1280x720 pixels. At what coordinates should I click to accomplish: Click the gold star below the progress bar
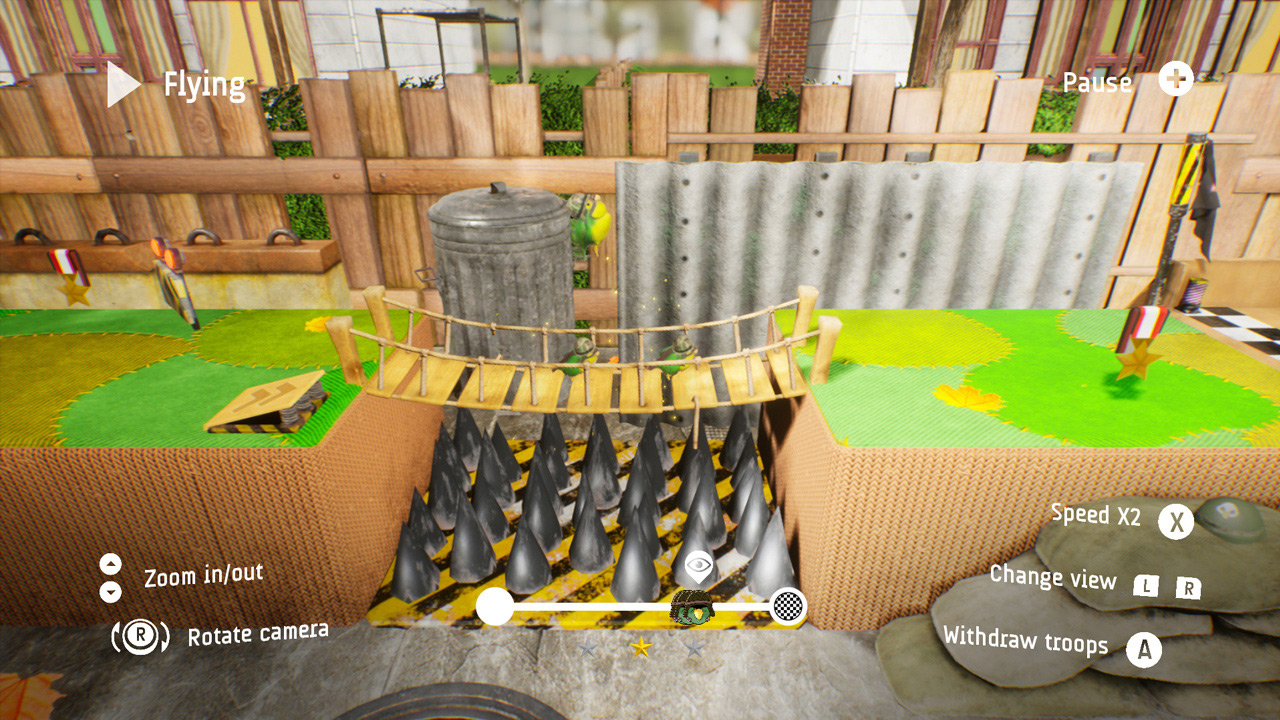point(639,646)
